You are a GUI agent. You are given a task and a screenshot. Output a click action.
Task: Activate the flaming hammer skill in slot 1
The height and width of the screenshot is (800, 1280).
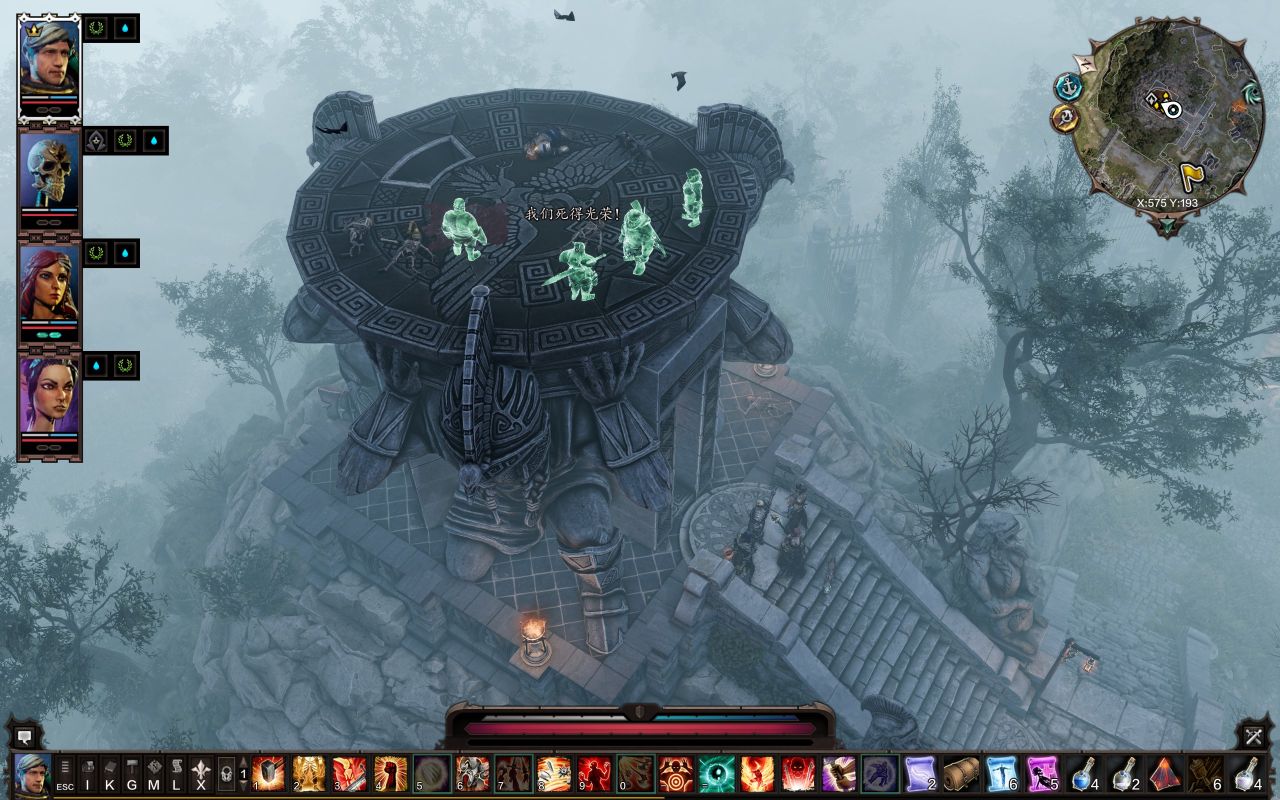coord(268,774)
